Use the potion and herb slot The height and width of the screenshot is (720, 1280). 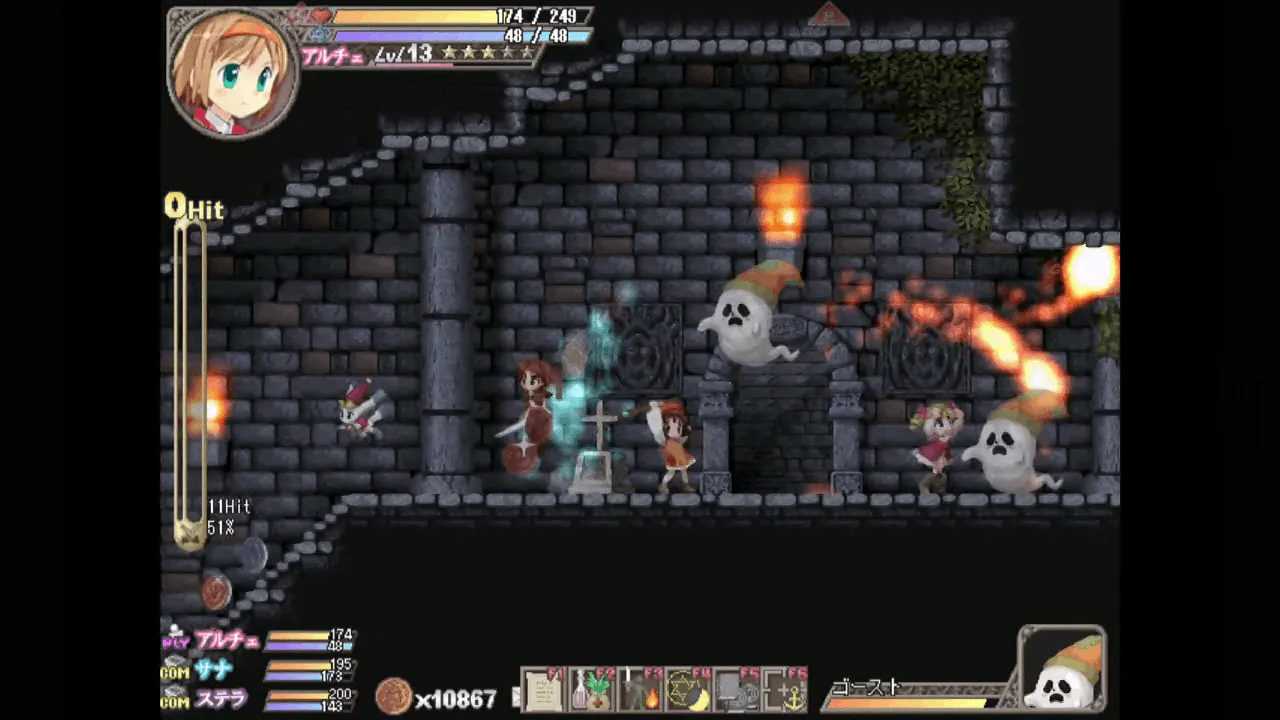592,690
